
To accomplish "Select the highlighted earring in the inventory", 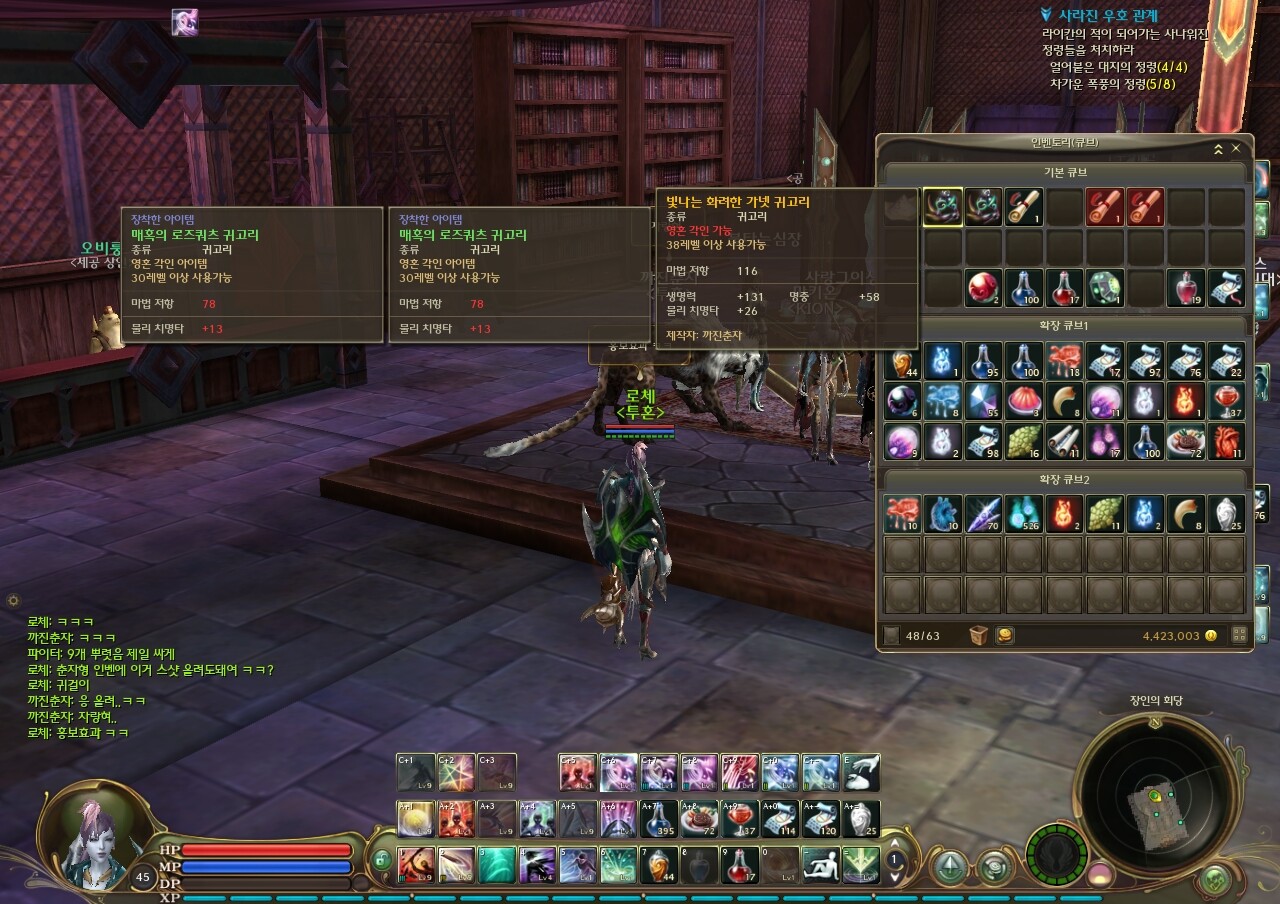I will pyautogui.click(x=943, y=207).
